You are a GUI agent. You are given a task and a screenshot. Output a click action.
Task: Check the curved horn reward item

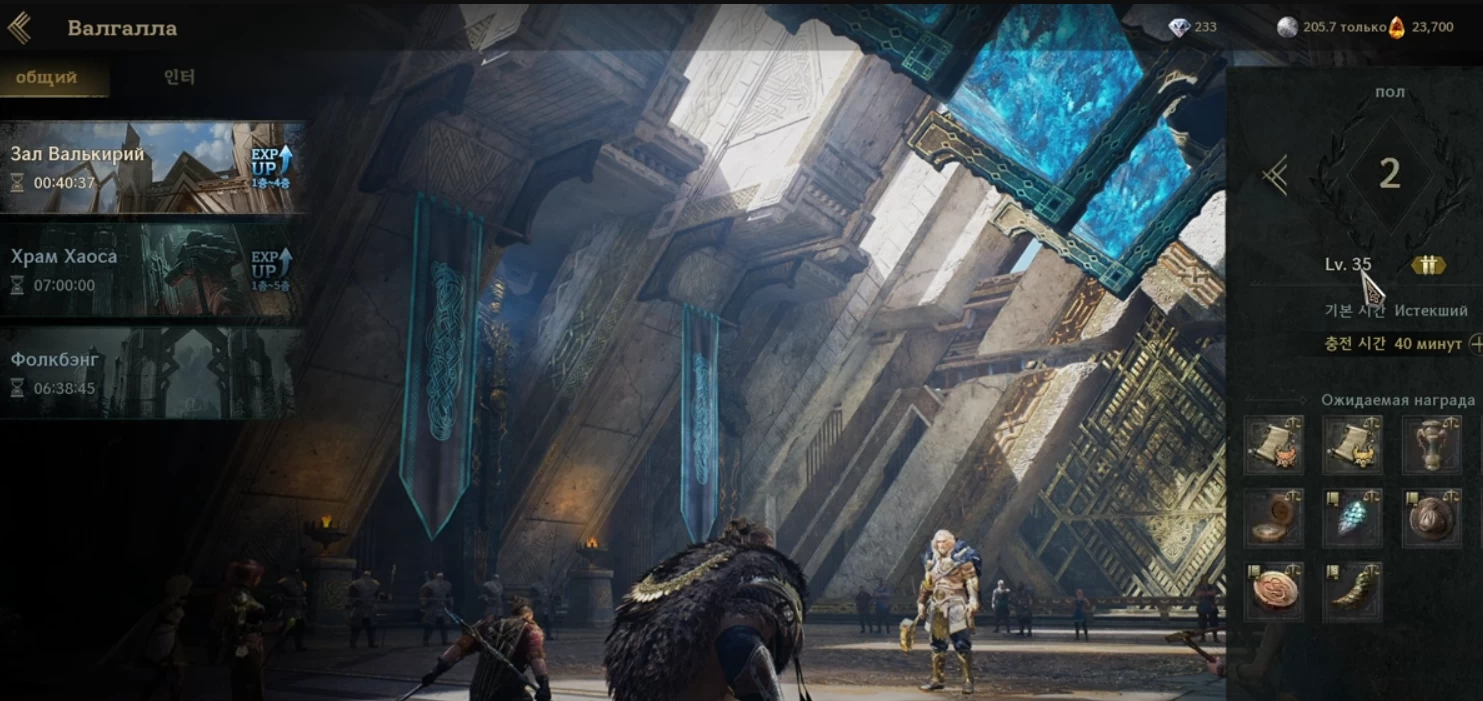[x=1352, y=591]
